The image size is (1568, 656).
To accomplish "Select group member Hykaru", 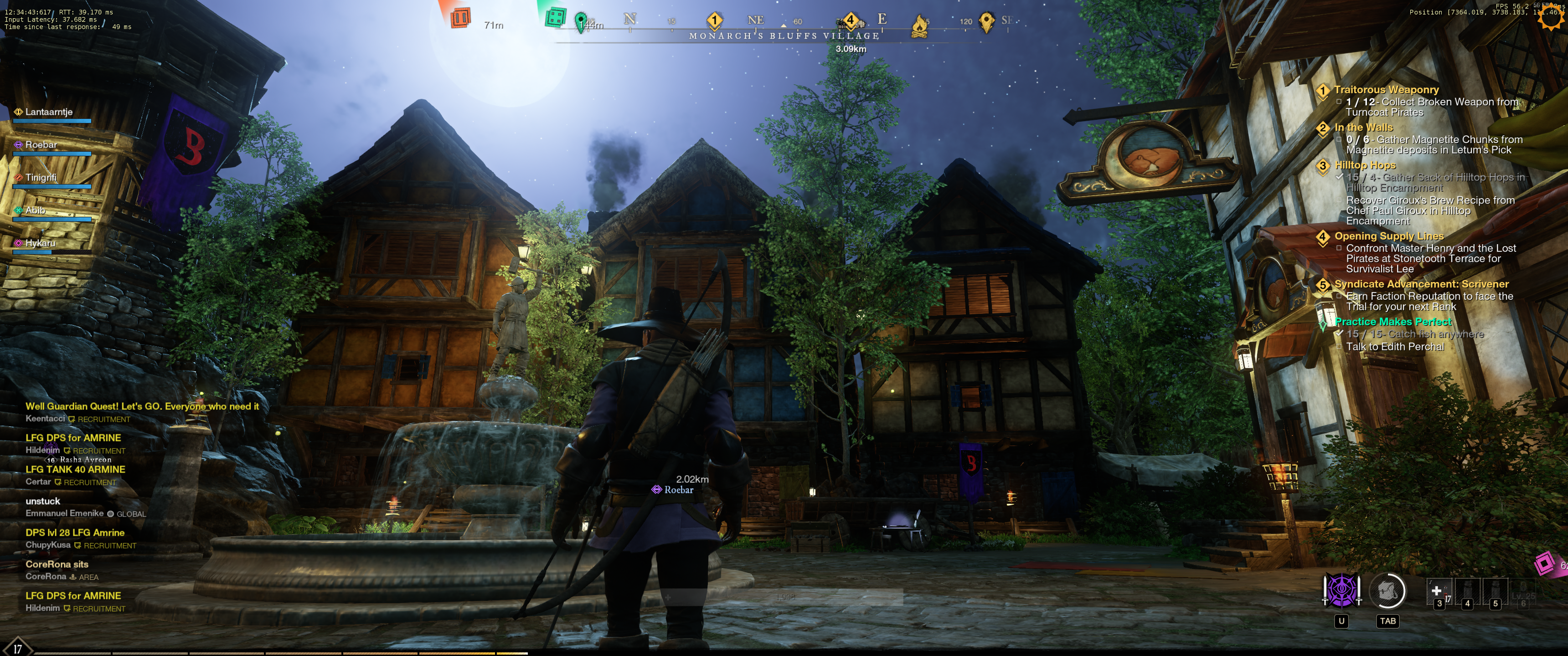I will click(x=40, y=243).
